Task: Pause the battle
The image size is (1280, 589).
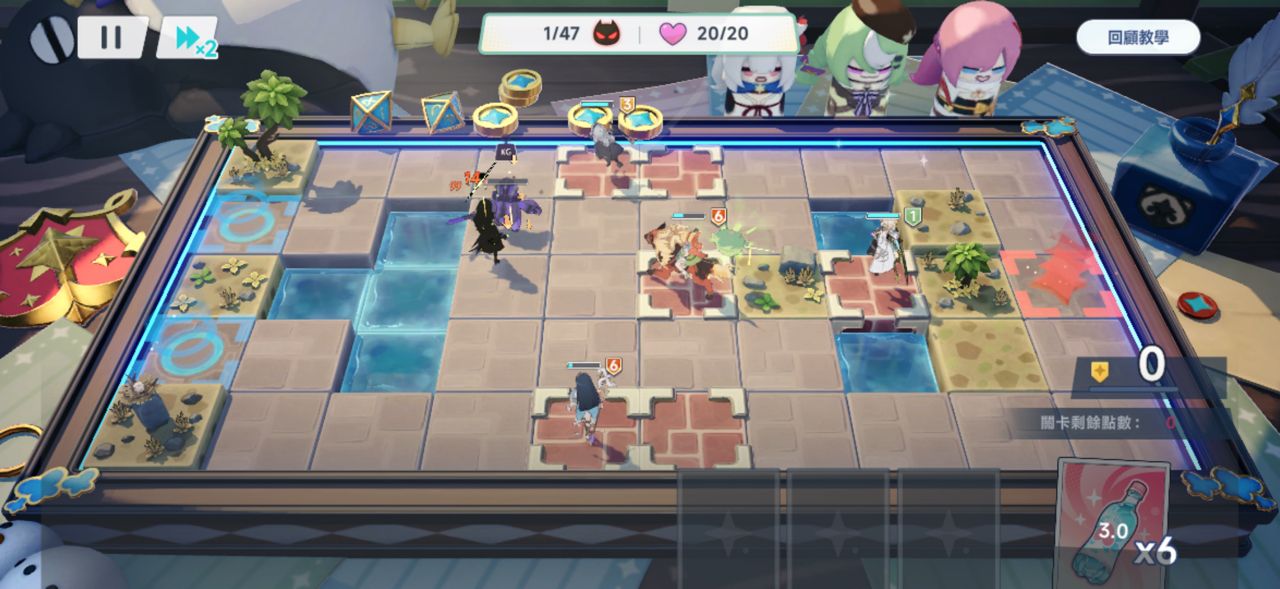Action: click(x=111, y=38)
